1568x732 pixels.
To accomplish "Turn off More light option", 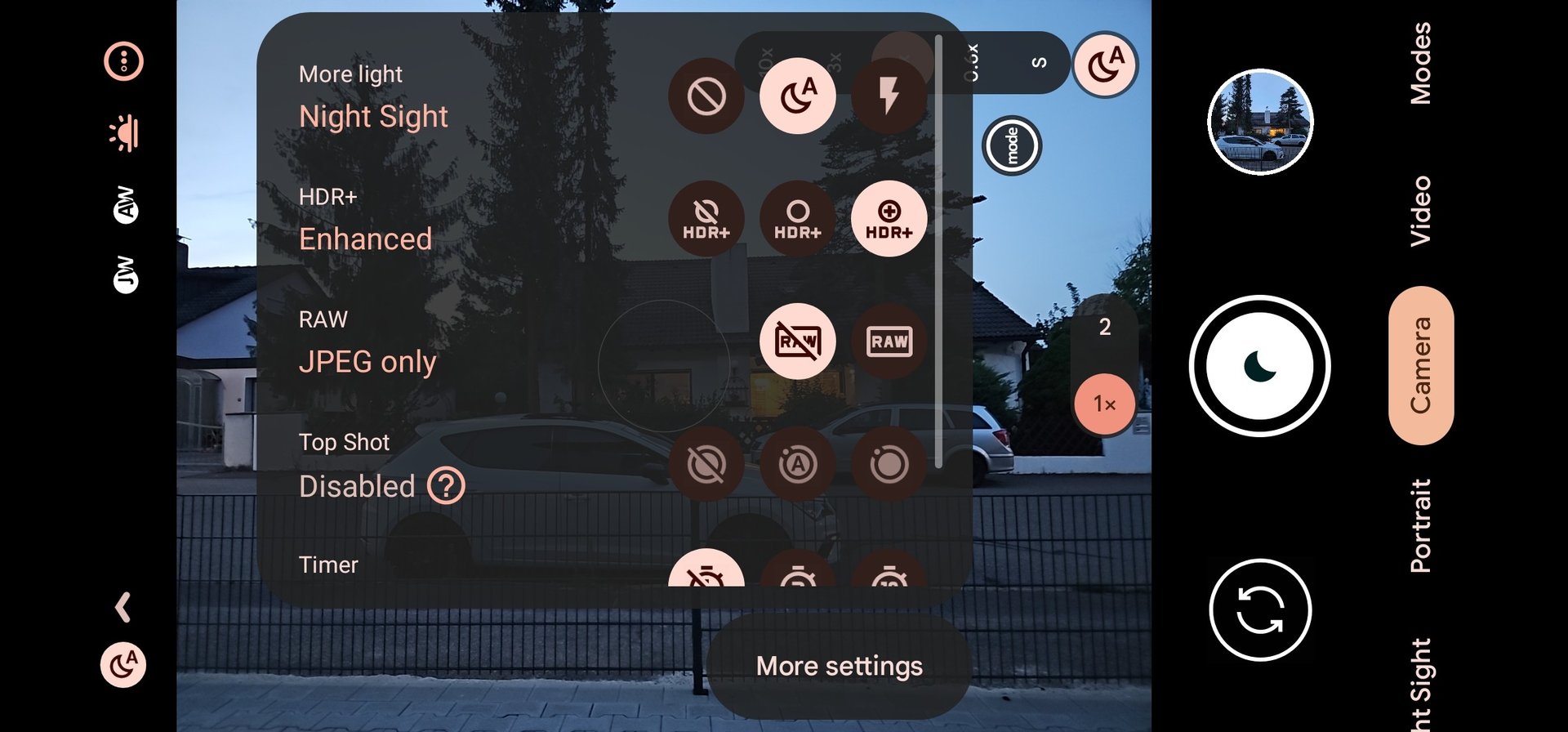I will tap(706, 96).
